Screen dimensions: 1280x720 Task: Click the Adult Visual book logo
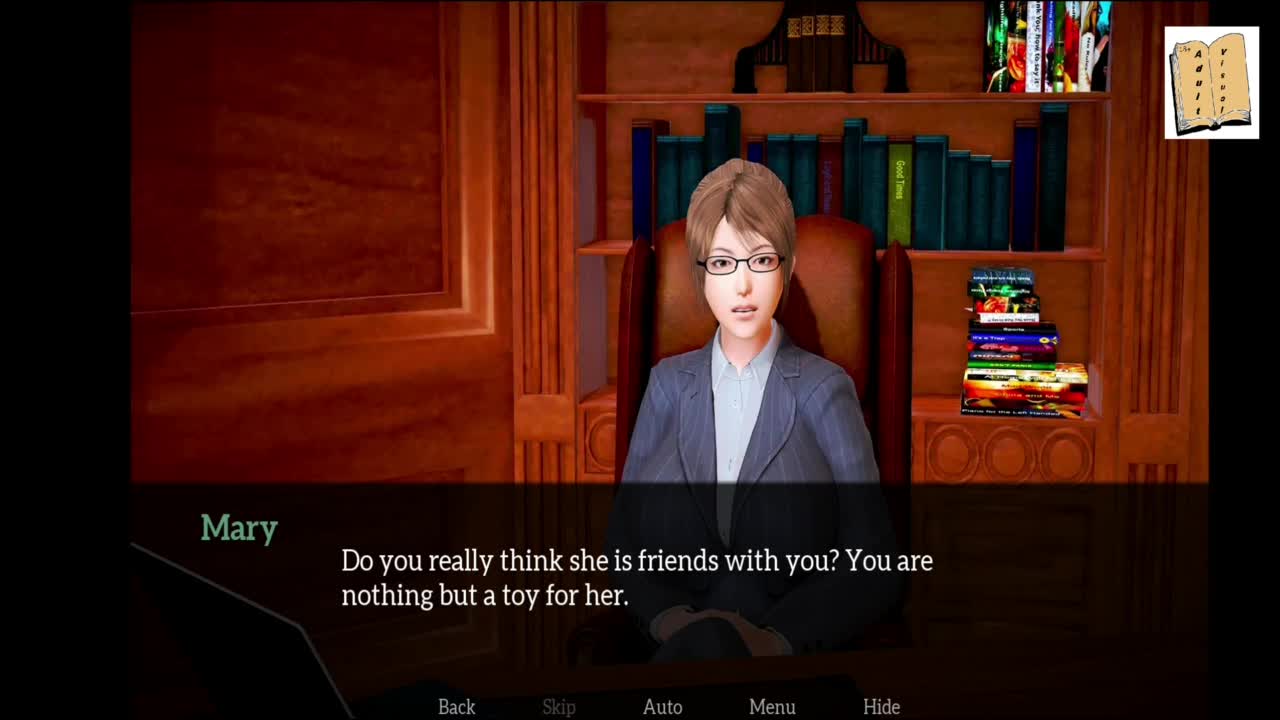pyautogui.click(x=1211, y=83)
